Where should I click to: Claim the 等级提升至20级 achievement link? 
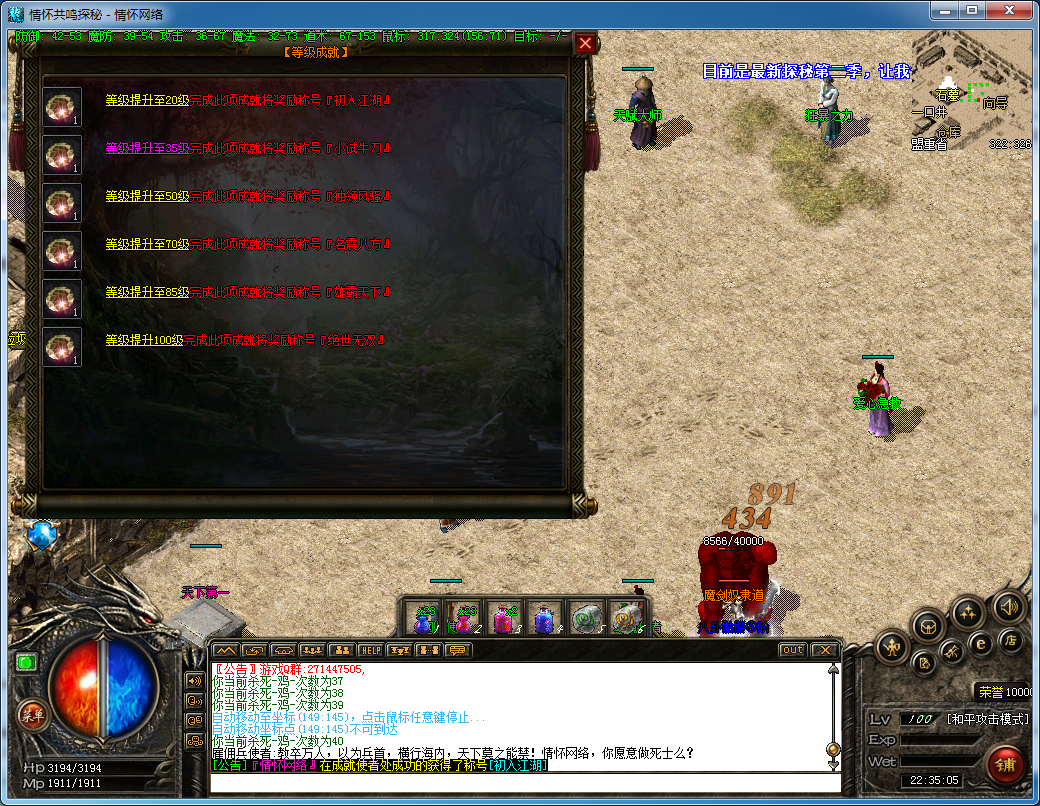[147, 100]
